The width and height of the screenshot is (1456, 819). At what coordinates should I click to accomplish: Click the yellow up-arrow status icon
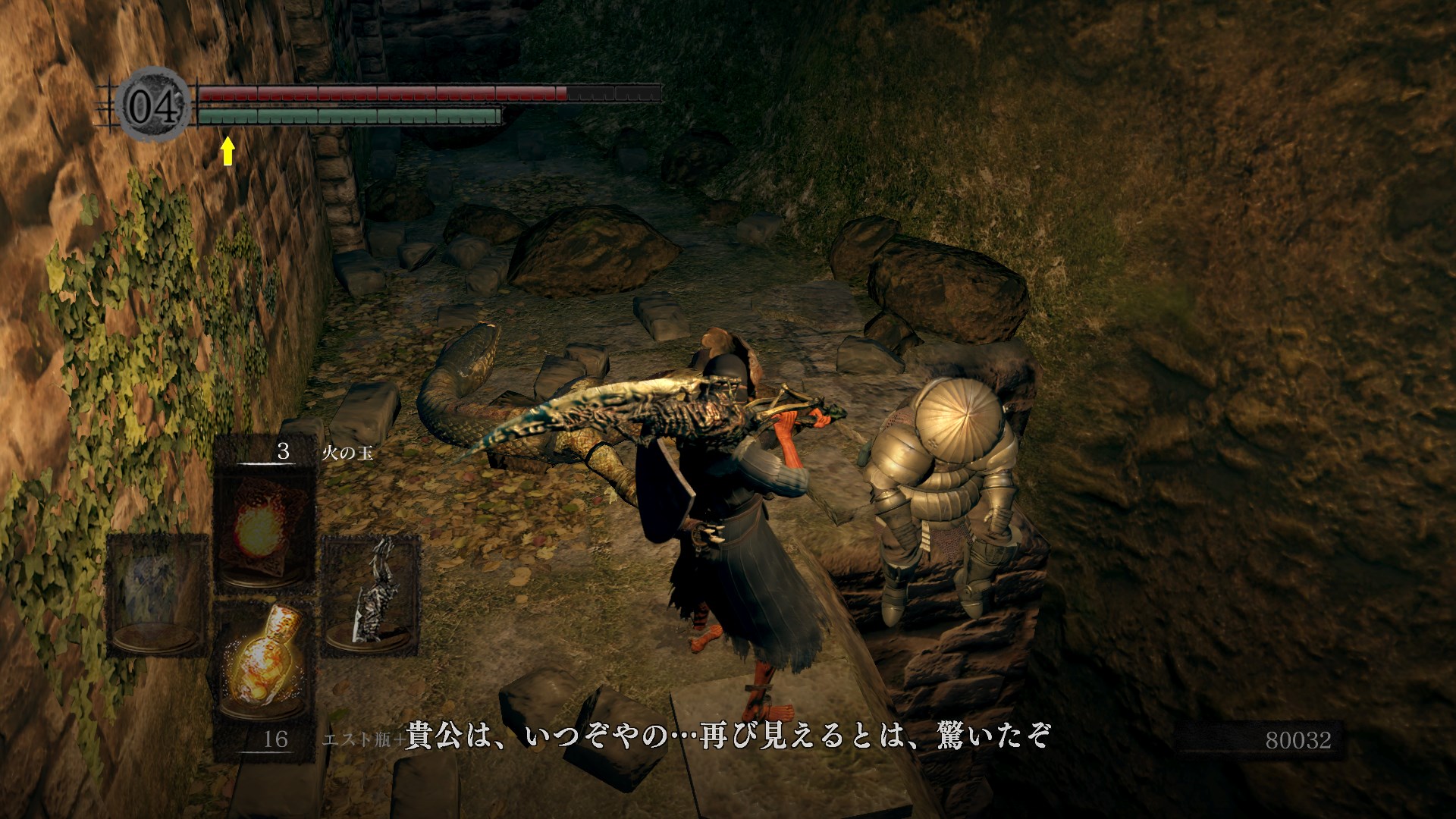(x=227, y=151)
